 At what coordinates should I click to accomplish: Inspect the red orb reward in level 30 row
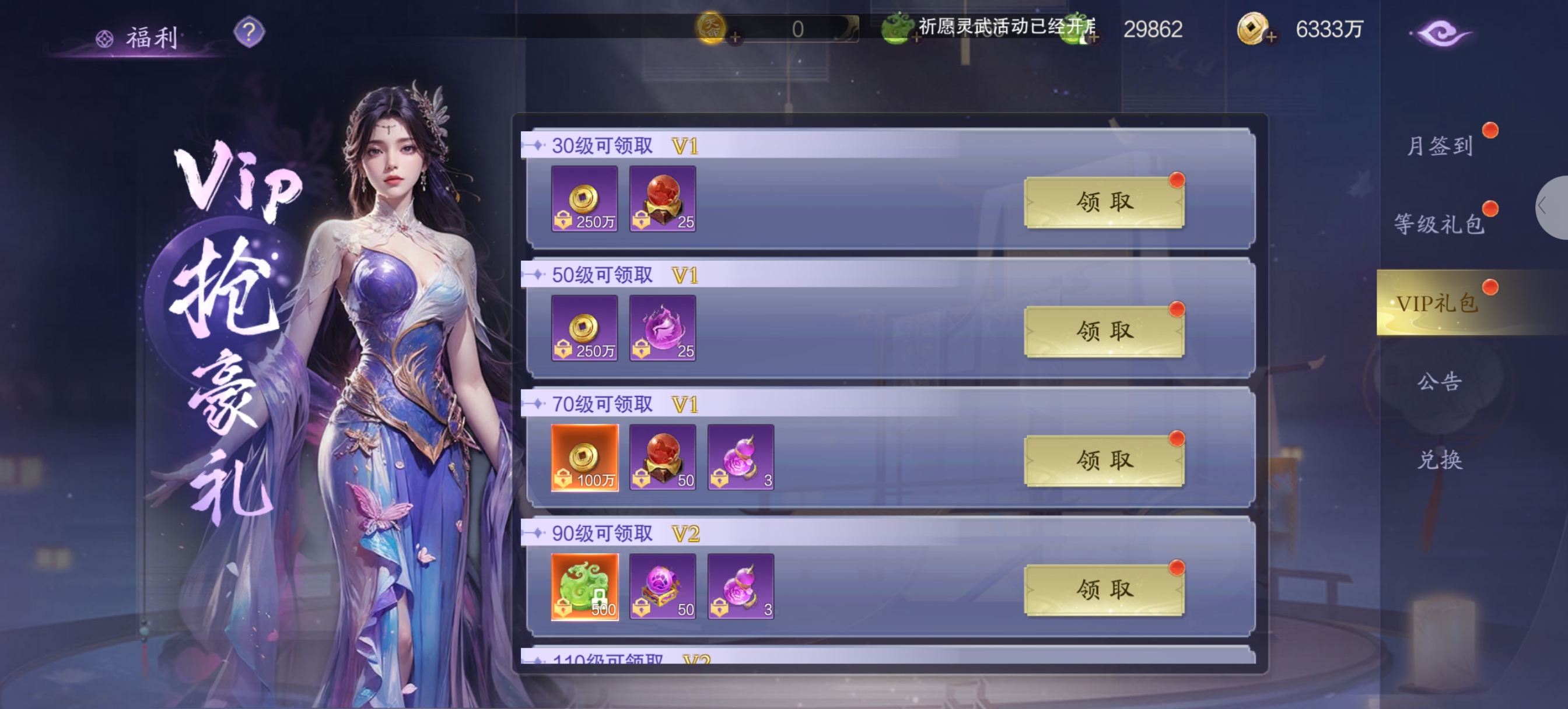tap(662, 199)
